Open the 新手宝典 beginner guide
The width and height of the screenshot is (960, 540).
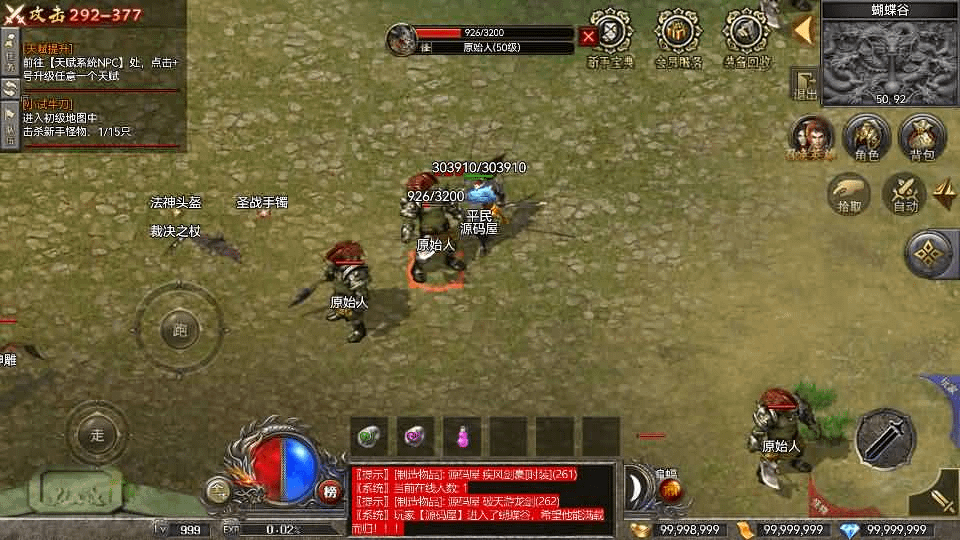point(610,36)
